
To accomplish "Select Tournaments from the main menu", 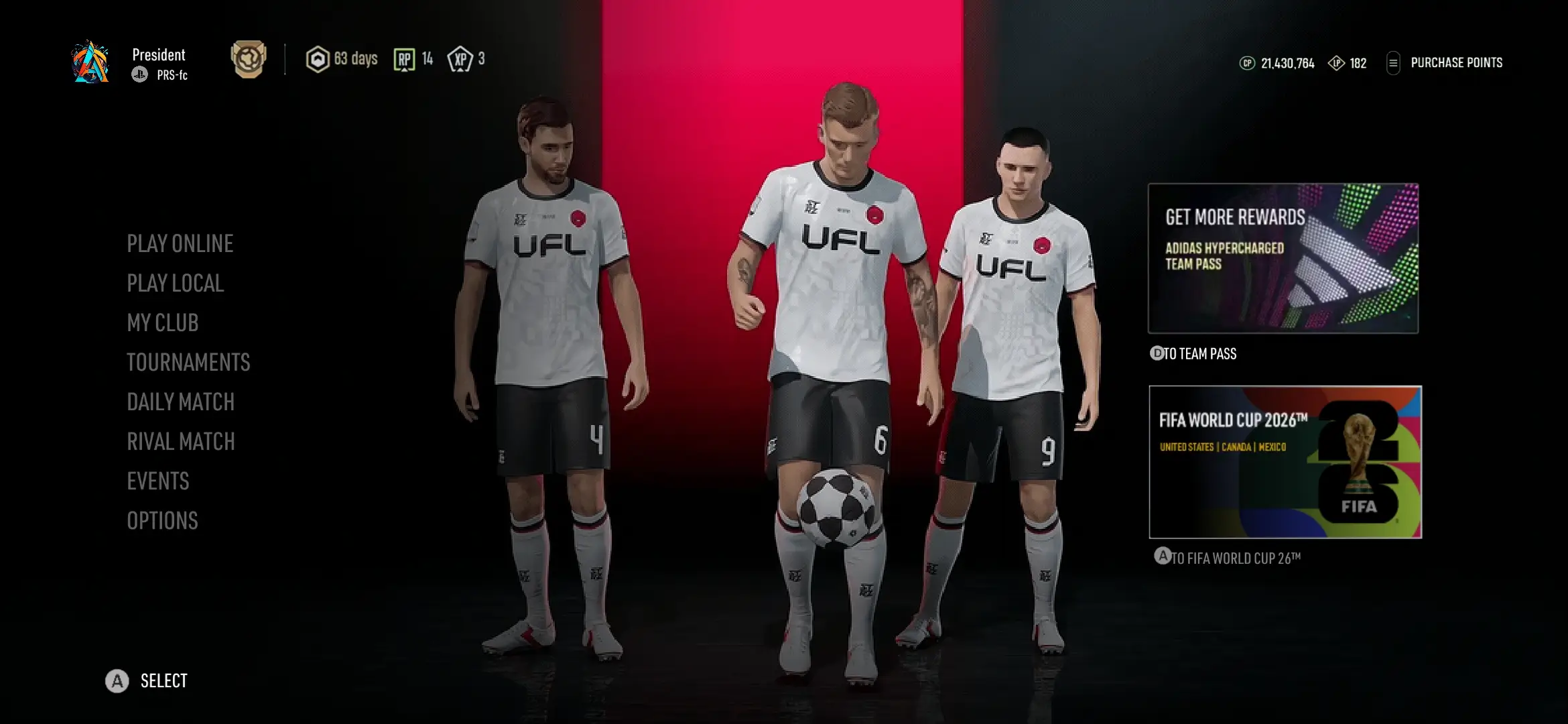I will 188,362.
